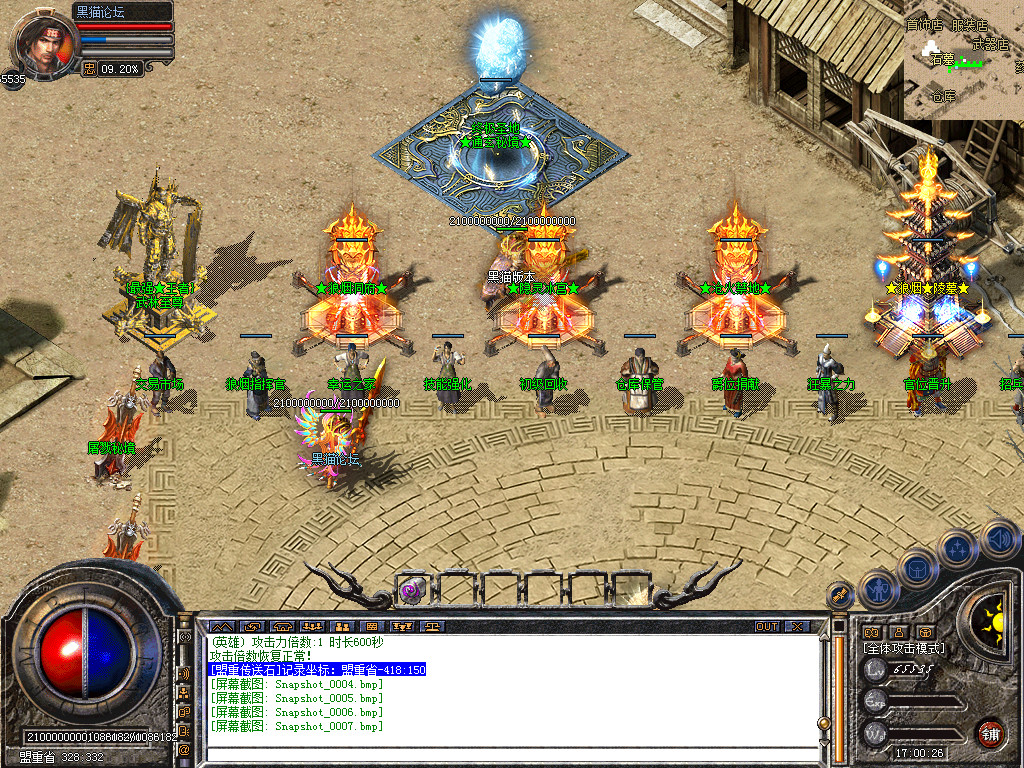Open the red 铺 shop button
The image size is (1024, 768).
pos(991,732)
